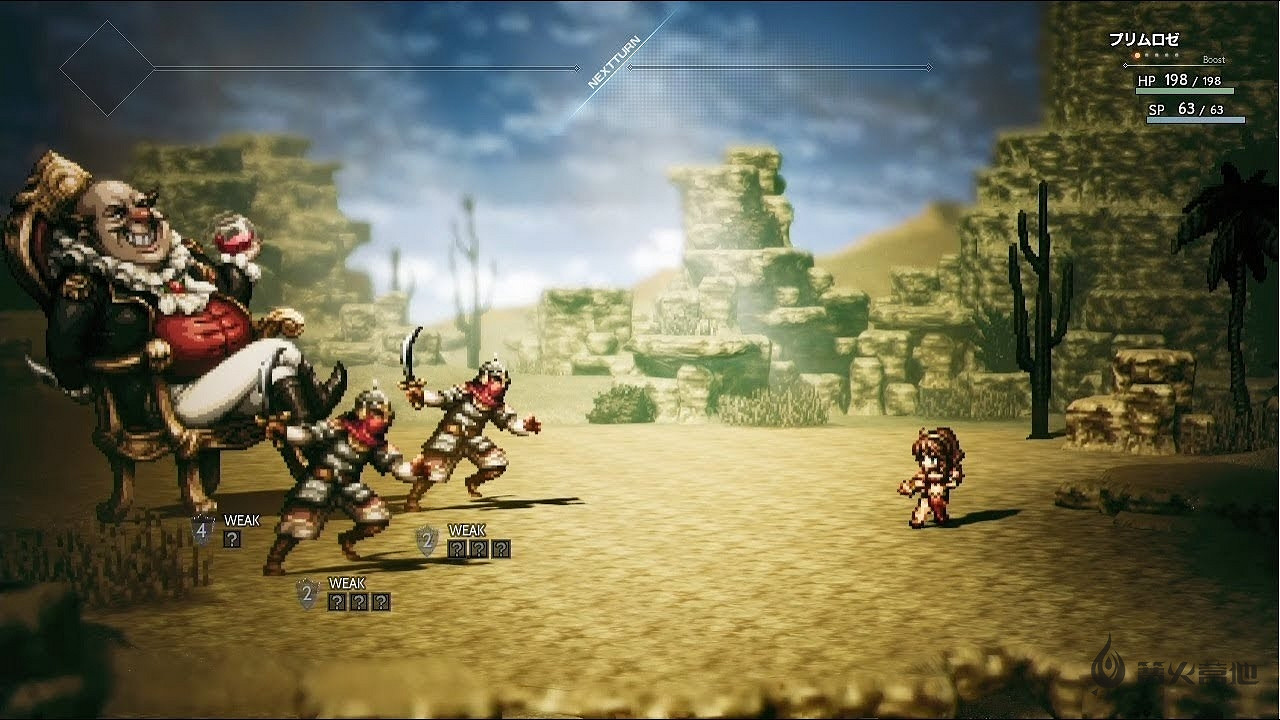The height and width of the screenshot is (720, 1280).
Task: Click the character name プリムロゼ
Action: (1144, 38)
